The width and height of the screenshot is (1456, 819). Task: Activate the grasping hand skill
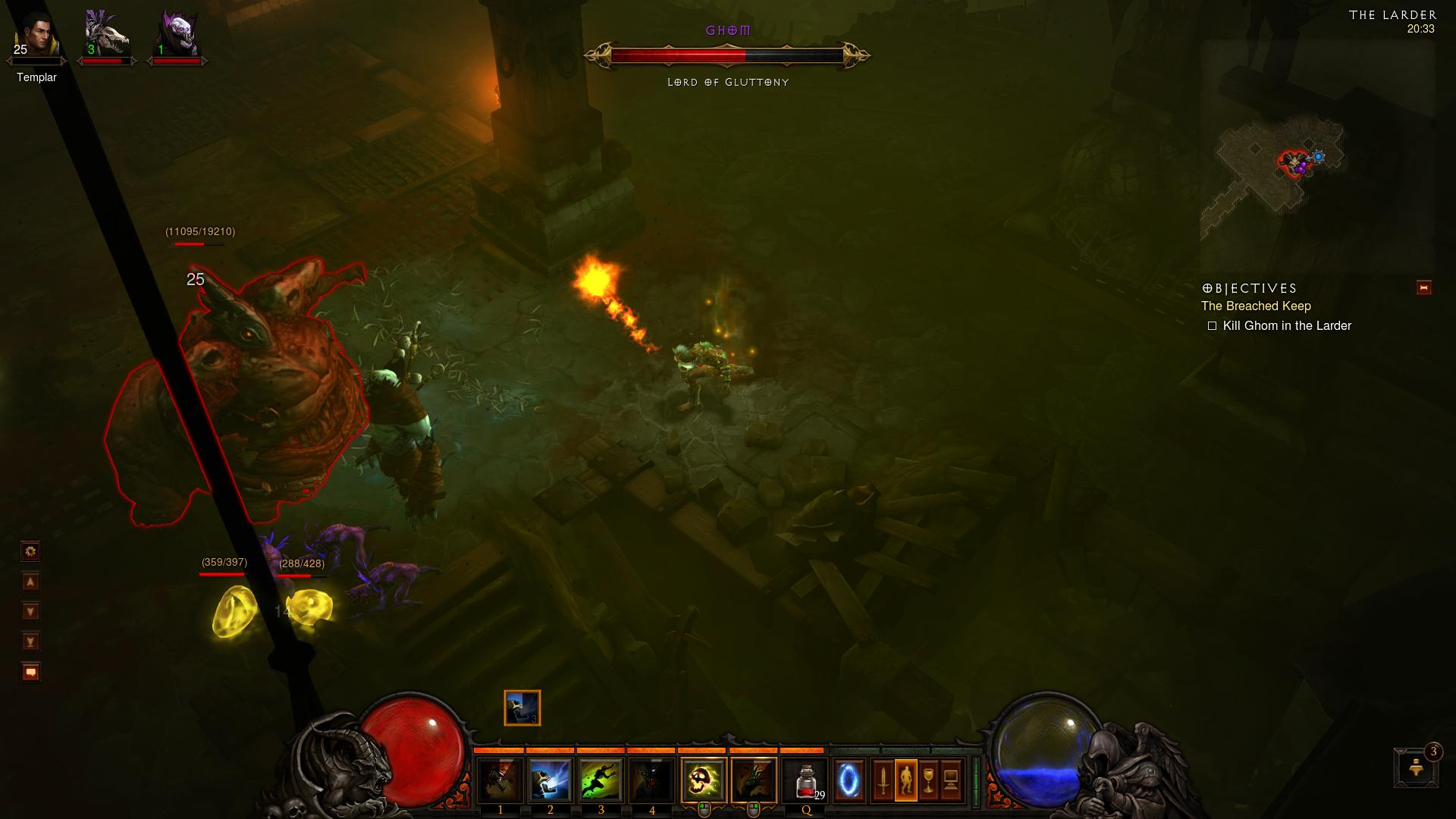(754, 780)
